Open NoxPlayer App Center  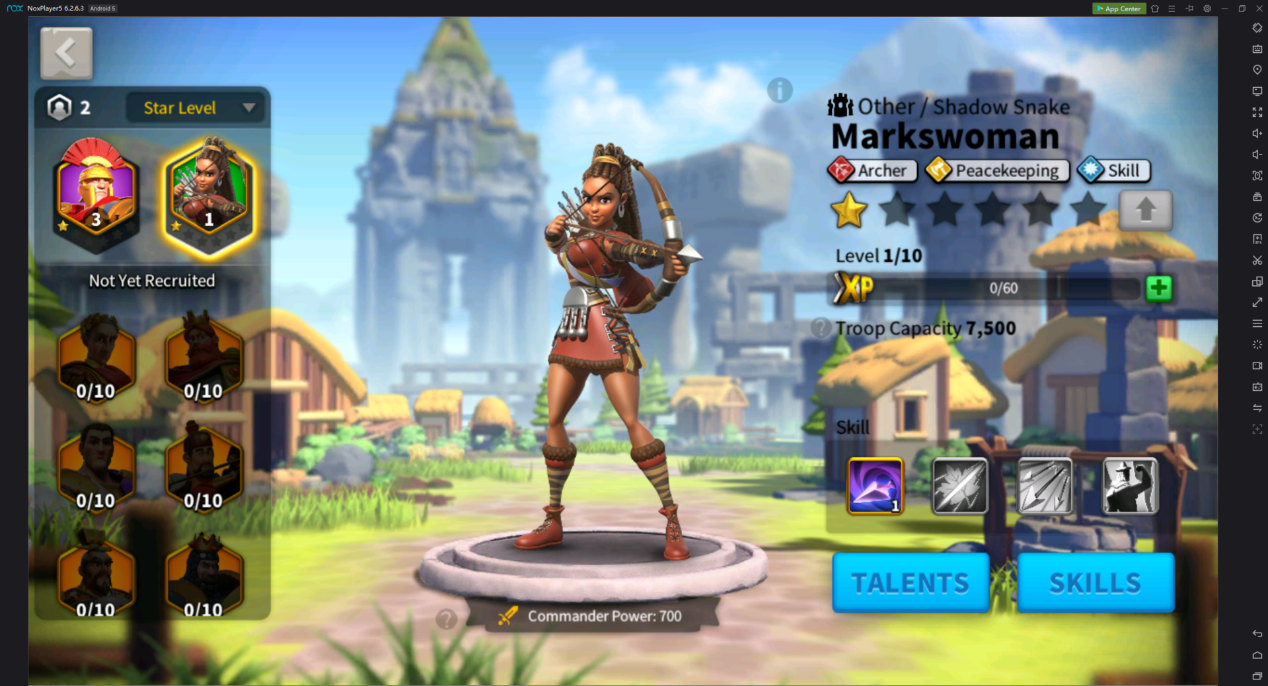(1119, 8)
